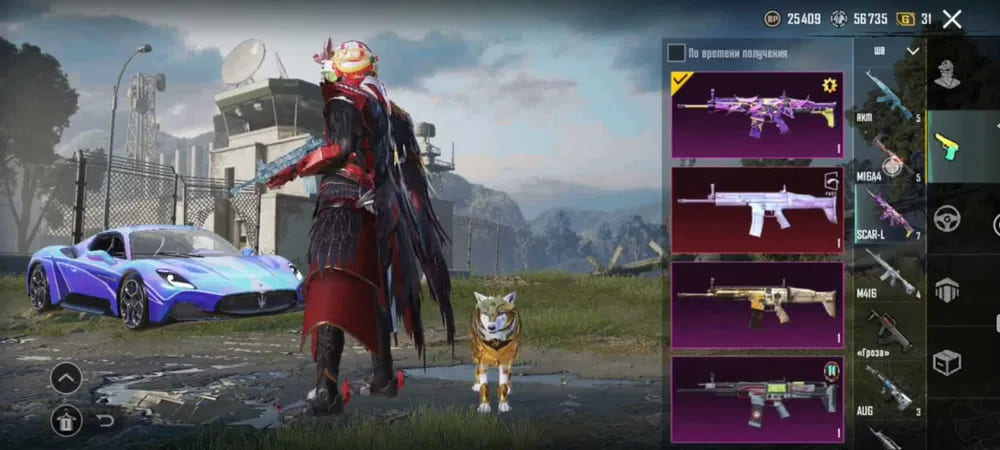The image size is (1000, 450).
Task: Switch to the character outfit category
Action: pyautogui.click(x=946, y=73)
